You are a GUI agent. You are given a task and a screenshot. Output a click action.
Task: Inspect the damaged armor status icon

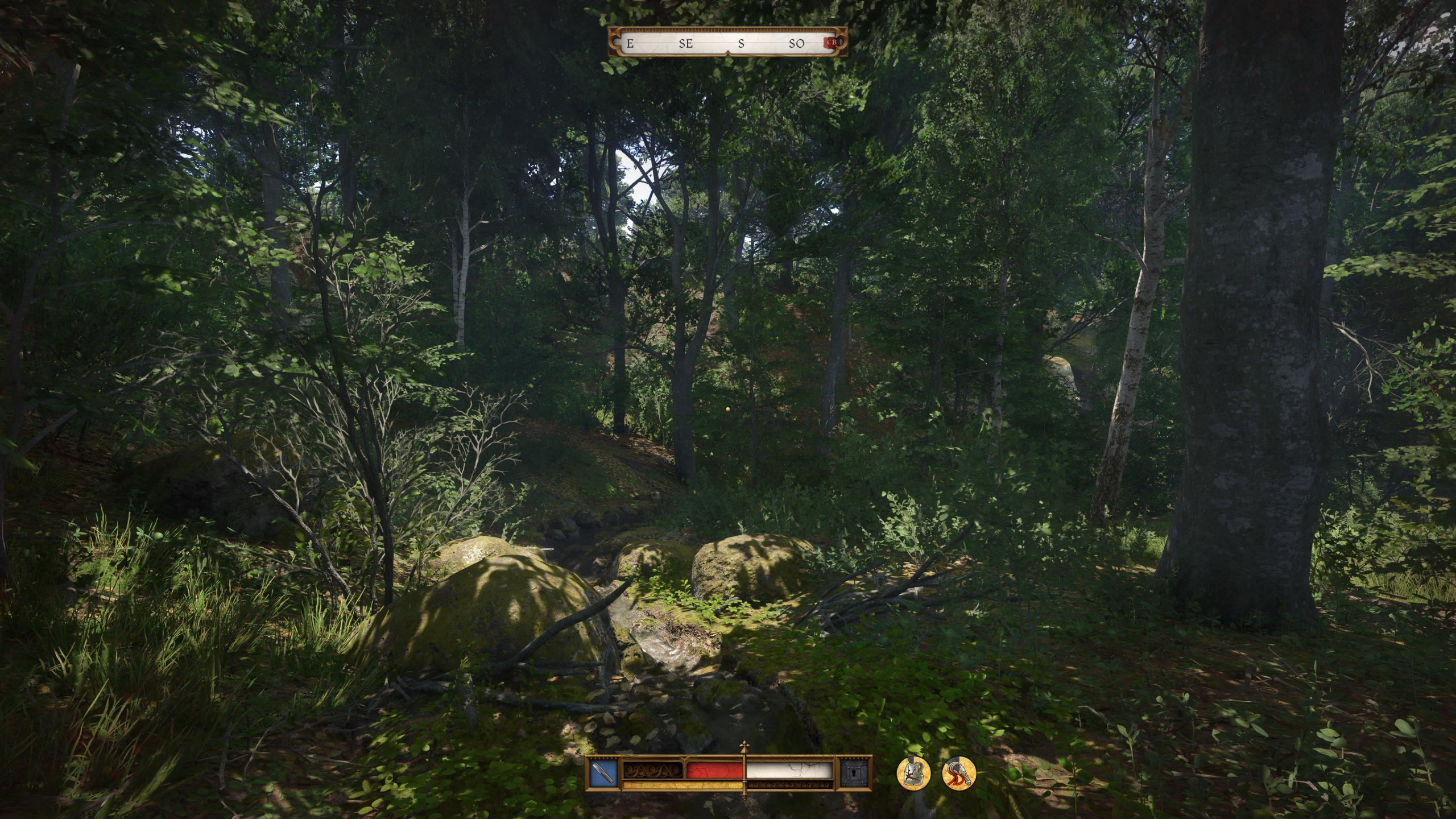(x=913, y=773)
